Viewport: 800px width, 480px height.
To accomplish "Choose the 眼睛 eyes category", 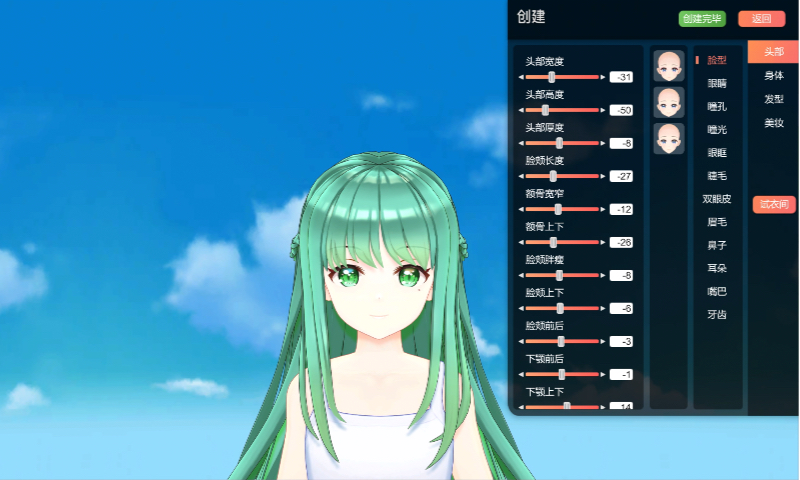I will 717,83.
